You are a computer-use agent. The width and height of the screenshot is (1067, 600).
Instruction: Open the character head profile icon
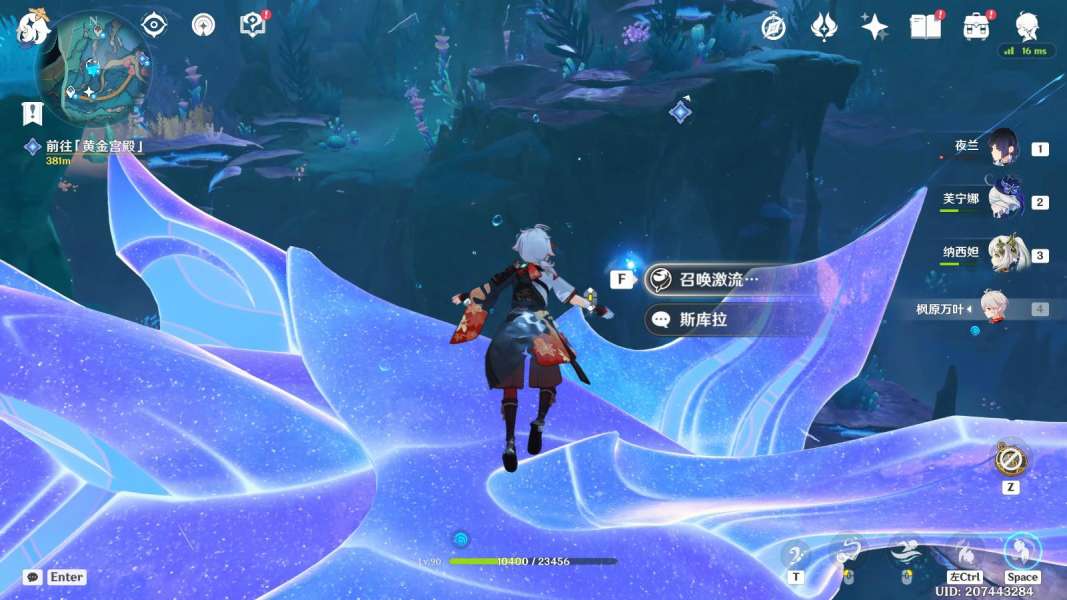(x=1027, y=25)
